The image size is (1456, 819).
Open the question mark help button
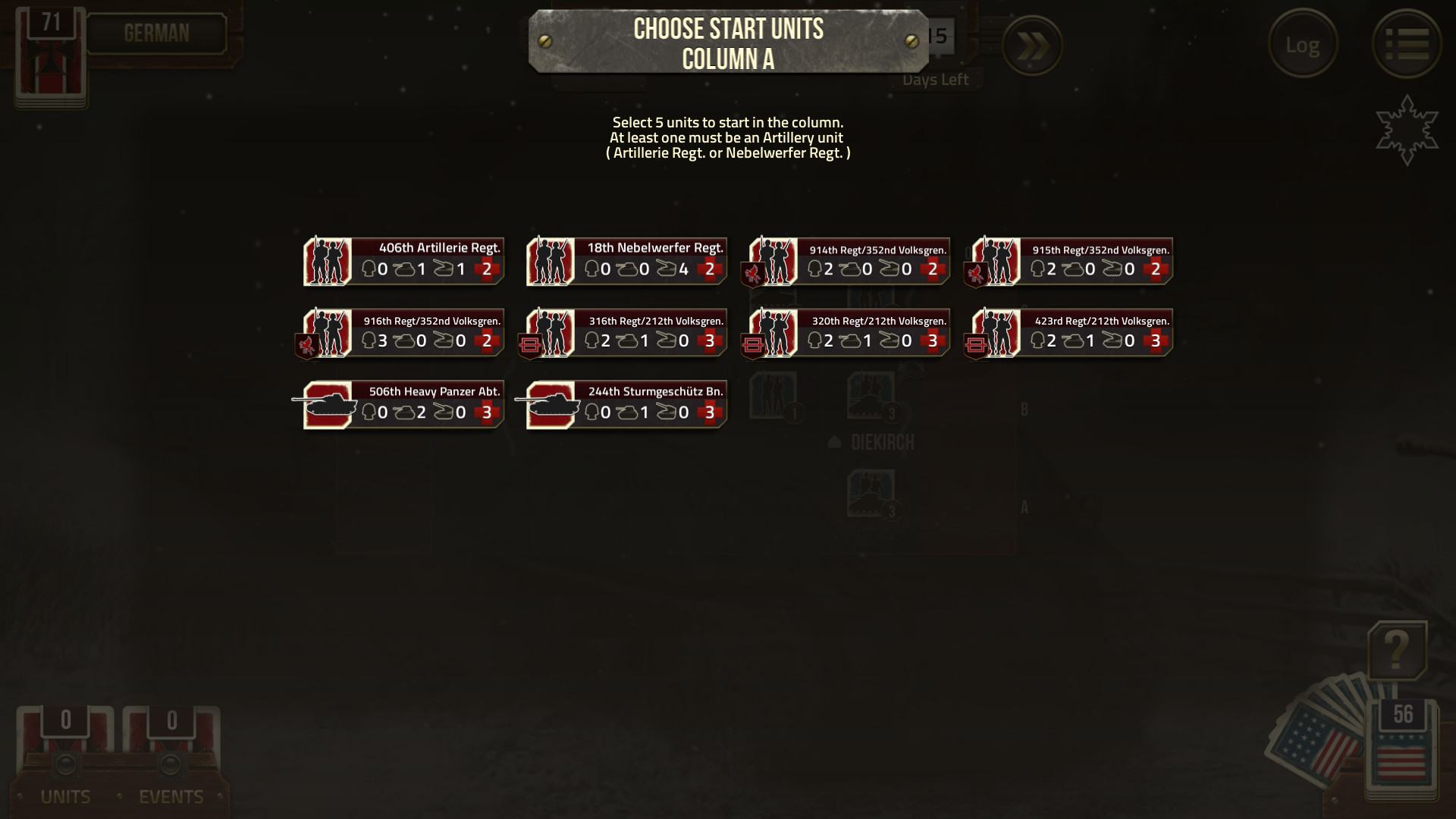[x=1397, y=651]
